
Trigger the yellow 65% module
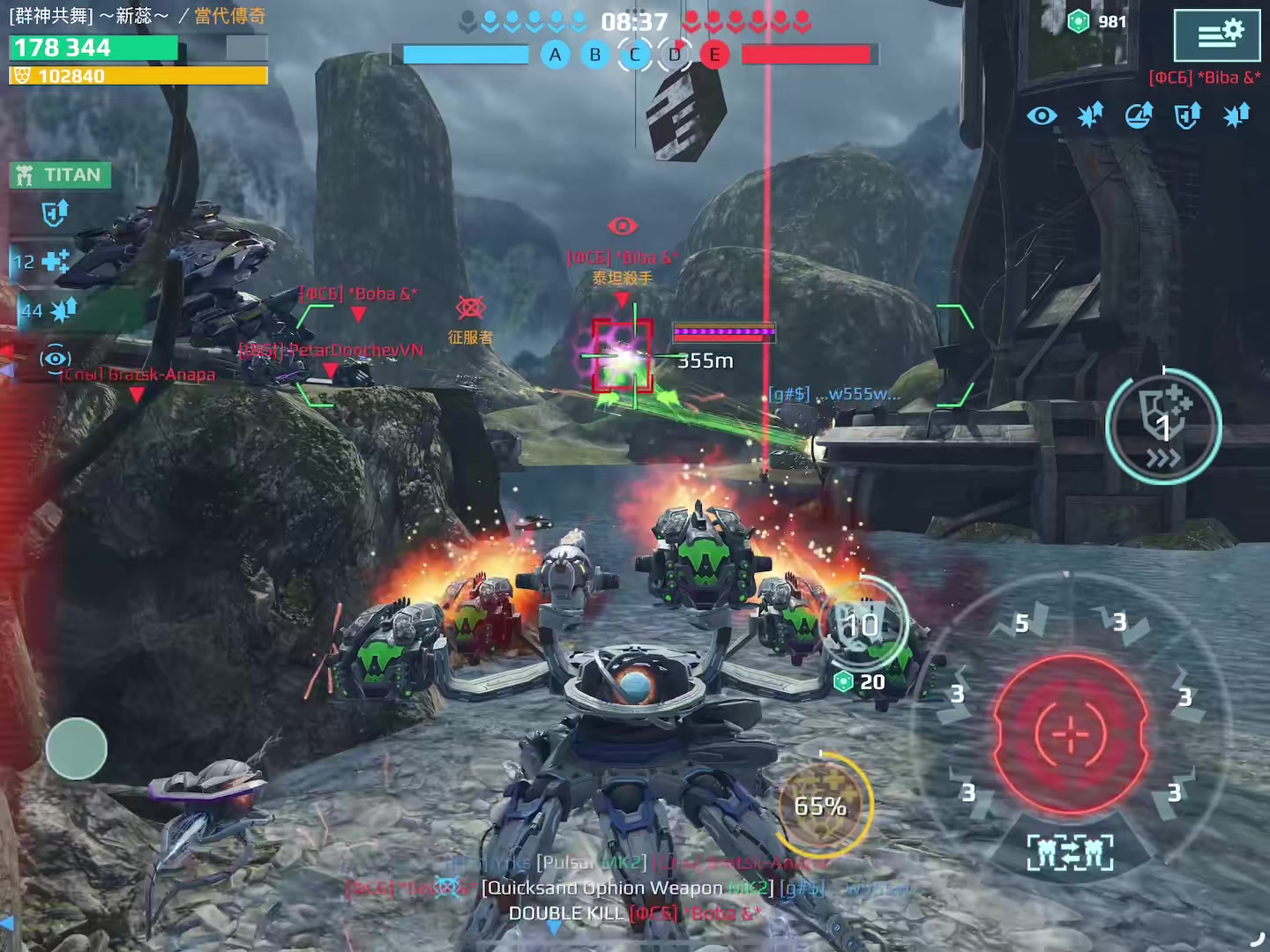821,805
